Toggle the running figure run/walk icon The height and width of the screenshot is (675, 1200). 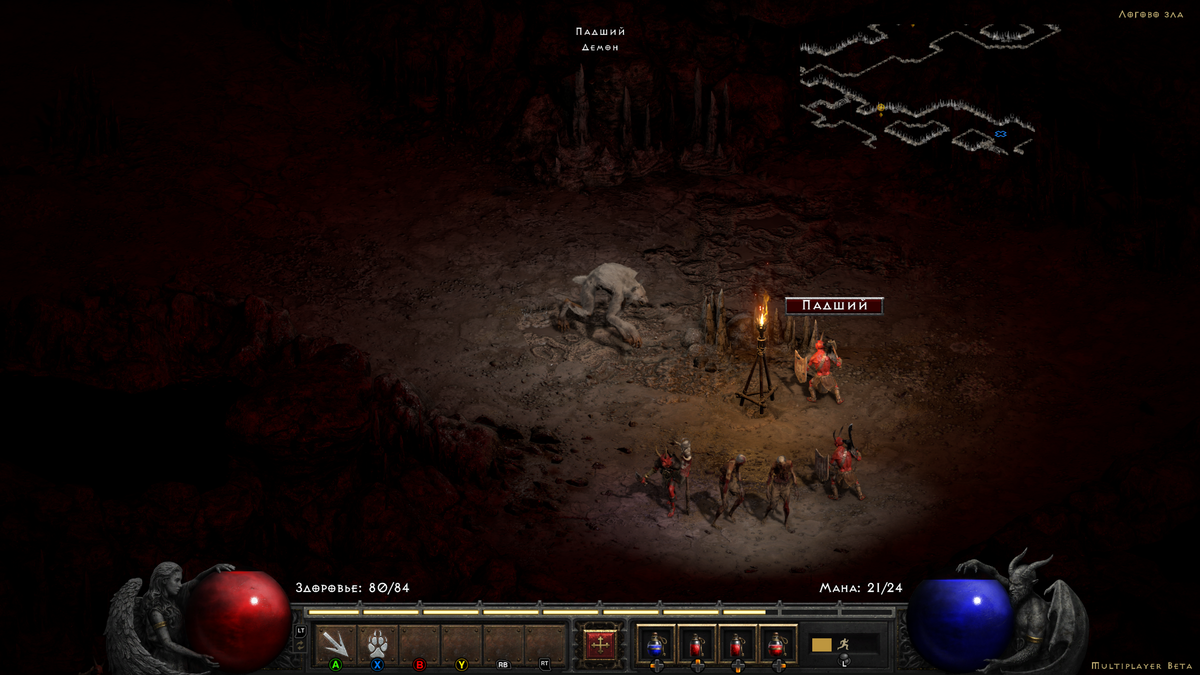[x=846, y=644]
